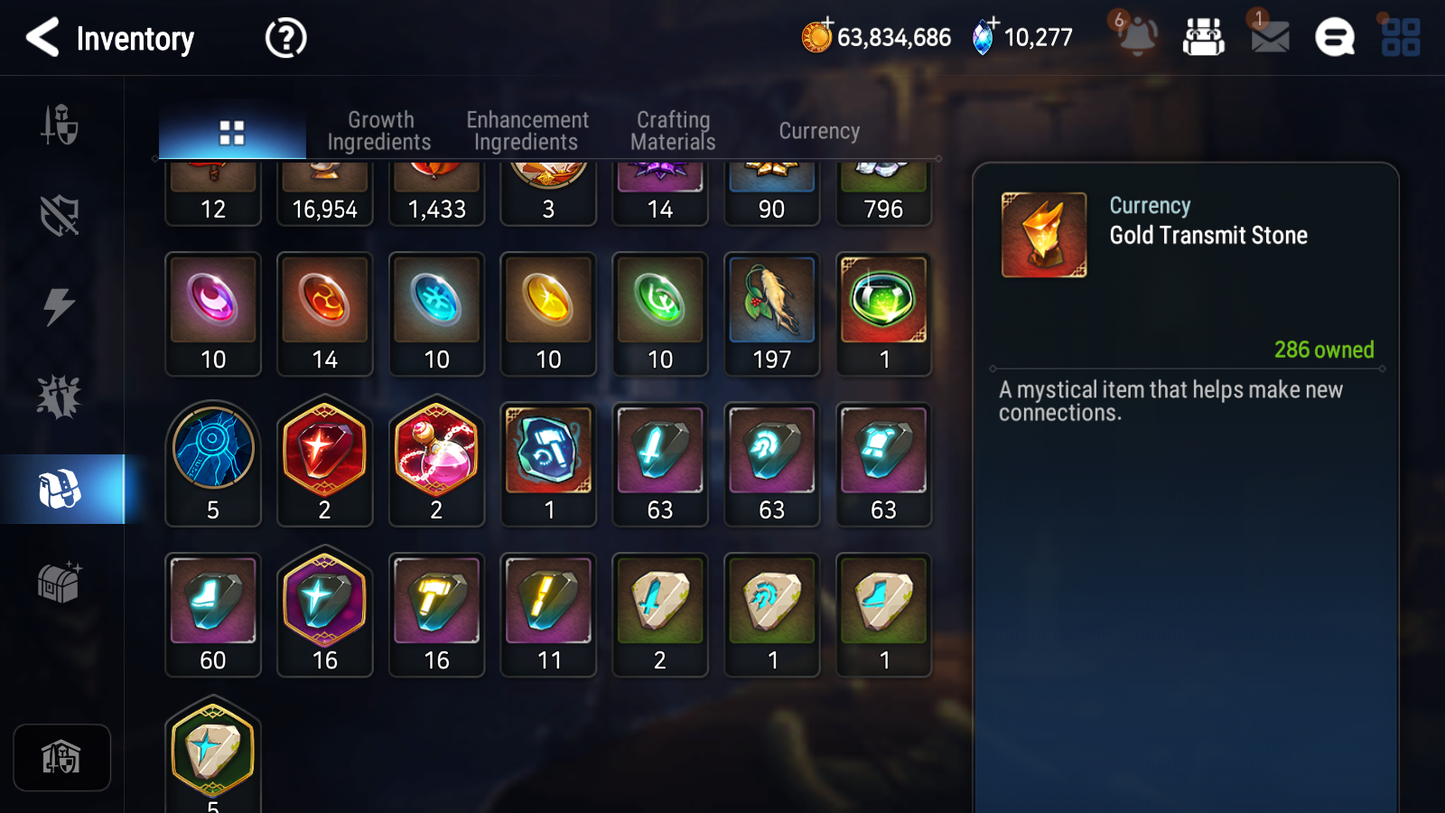Select the Currency tab
The width and height of the screenshot is (1445, 813).
(819, 131)
